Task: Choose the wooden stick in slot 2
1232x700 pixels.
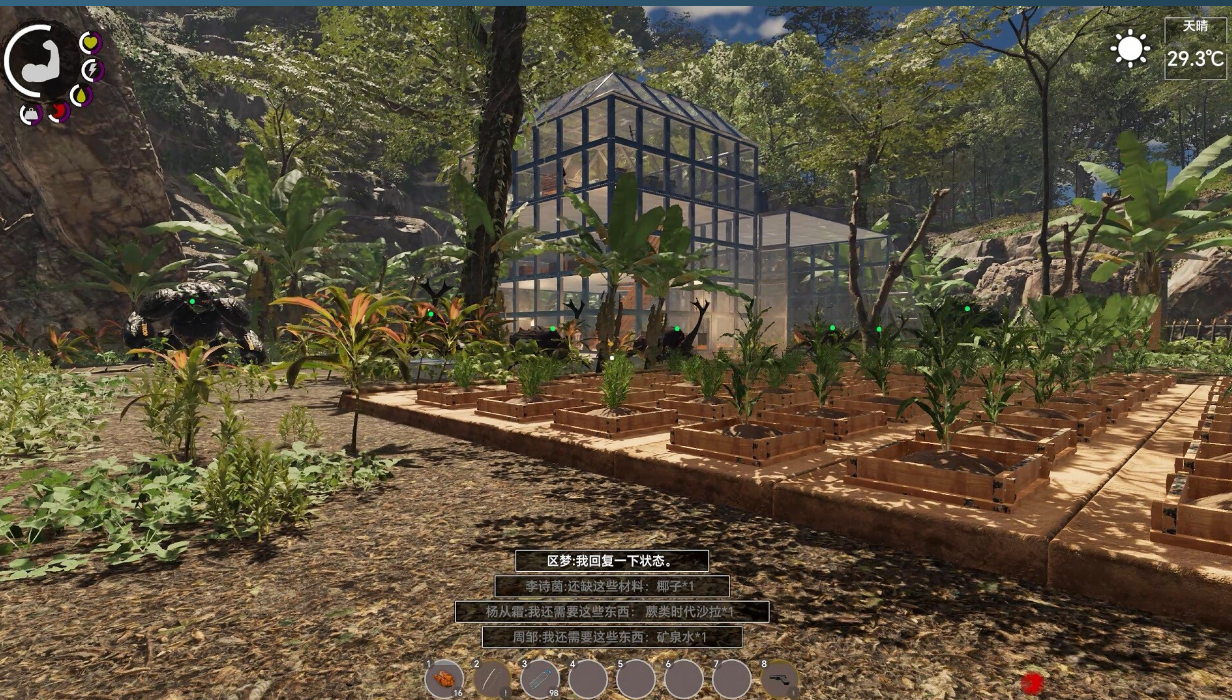Action: (x=492, y=678)
